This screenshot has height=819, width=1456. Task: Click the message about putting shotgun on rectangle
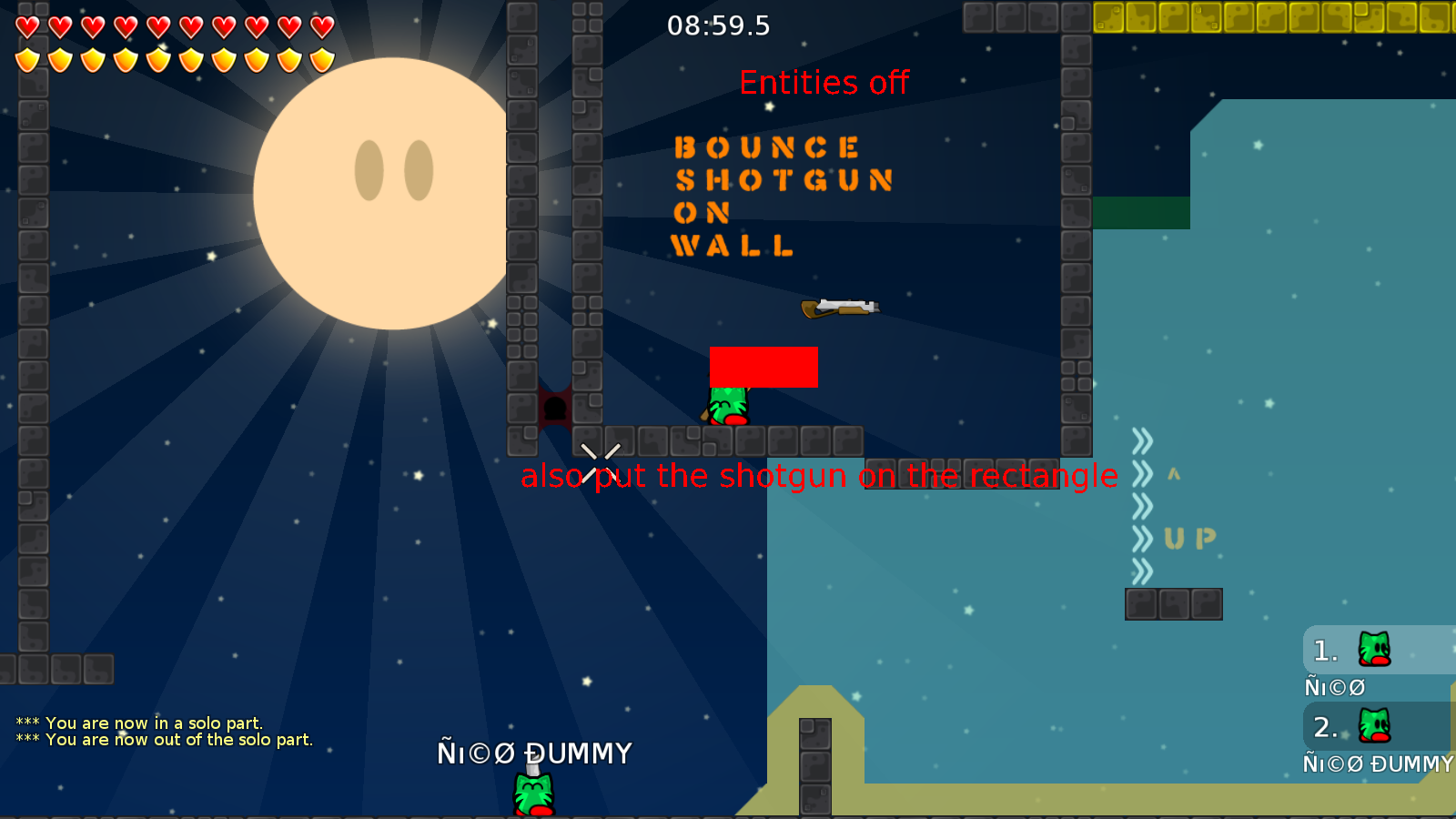(x=818, y=475)
